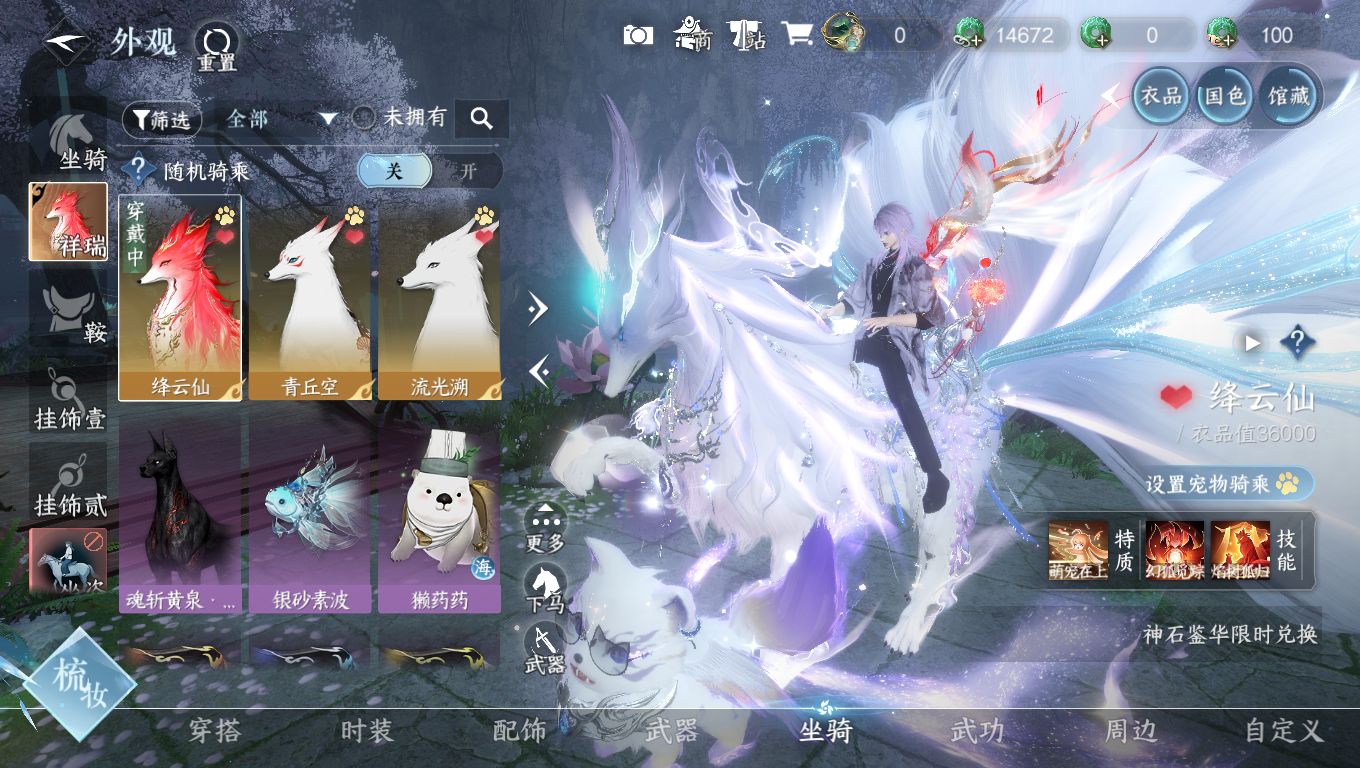Pick the 流光溯 white fox mount
The height and width of the screenshot is (768, 1360).
pyautogui.click(x=439, y=297)
